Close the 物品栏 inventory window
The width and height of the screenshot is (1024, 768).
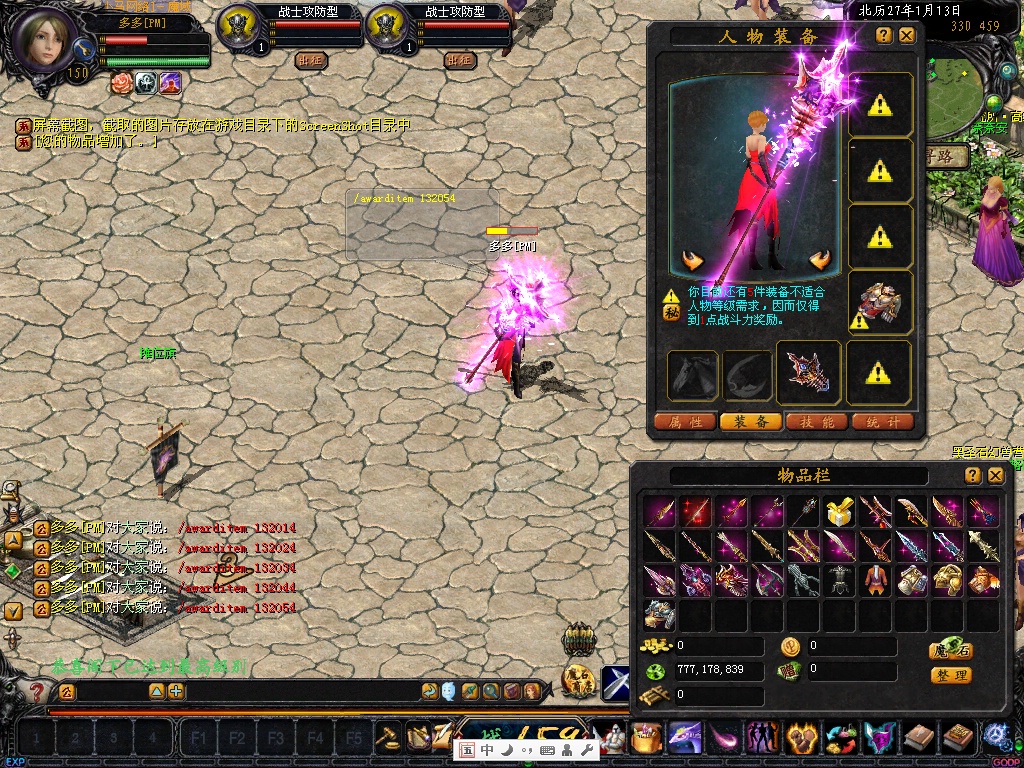(x=996, y=476)
